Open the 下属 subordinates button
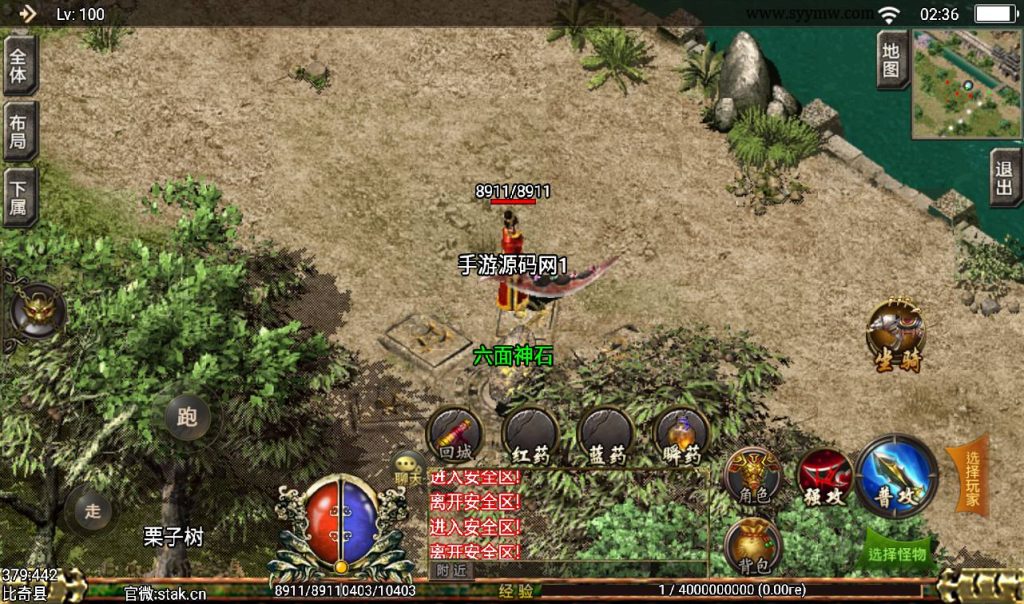The width and height of the screenshot is (1024, 604). click(19, 196)
